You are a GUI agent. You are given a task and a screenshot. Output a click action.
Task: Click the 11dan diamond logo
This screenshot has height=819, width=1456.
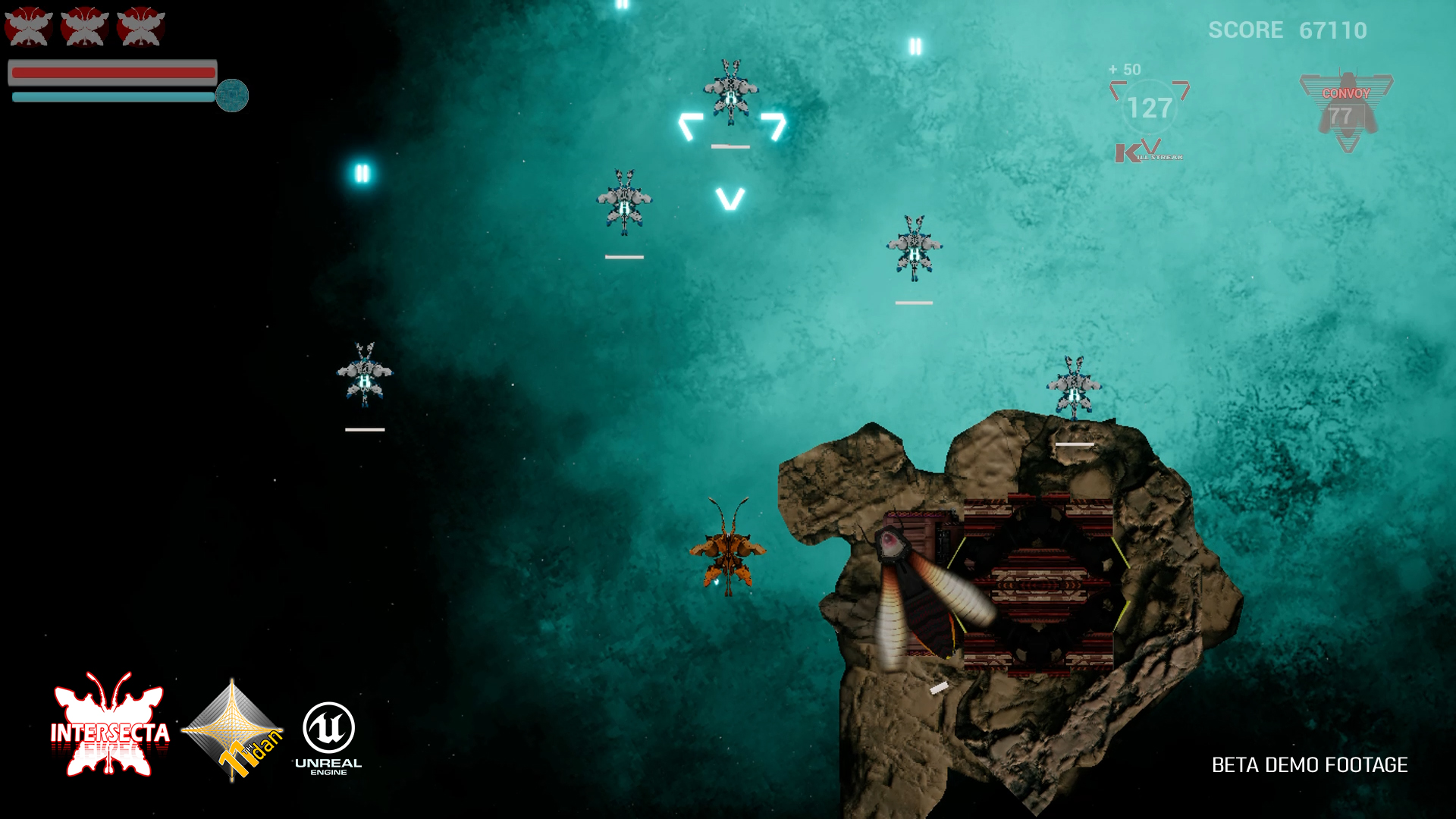pyautogui.click(x=233, y=730)
